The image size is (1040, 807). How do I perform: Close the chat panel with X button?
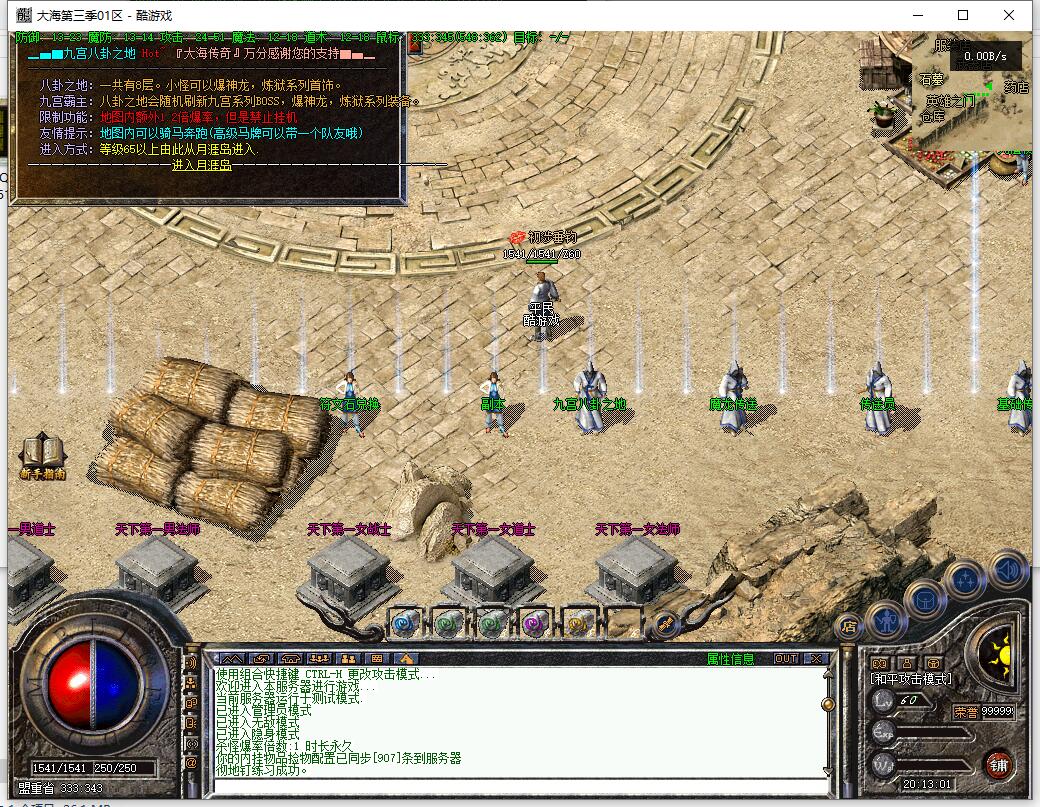pos(816,658)
